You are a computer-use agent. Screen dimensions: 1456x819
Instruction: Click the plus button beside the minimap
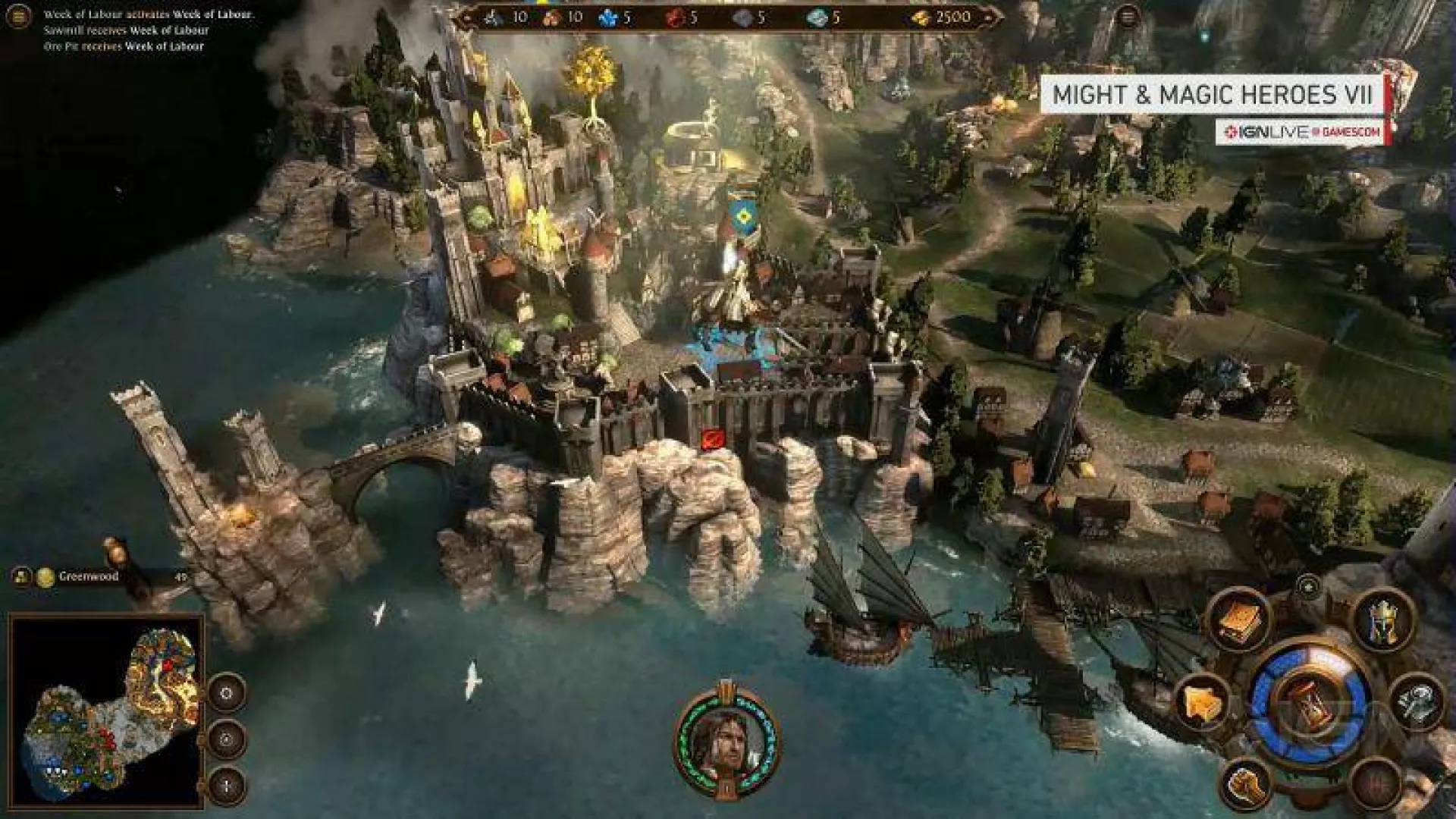click(227, 784)
